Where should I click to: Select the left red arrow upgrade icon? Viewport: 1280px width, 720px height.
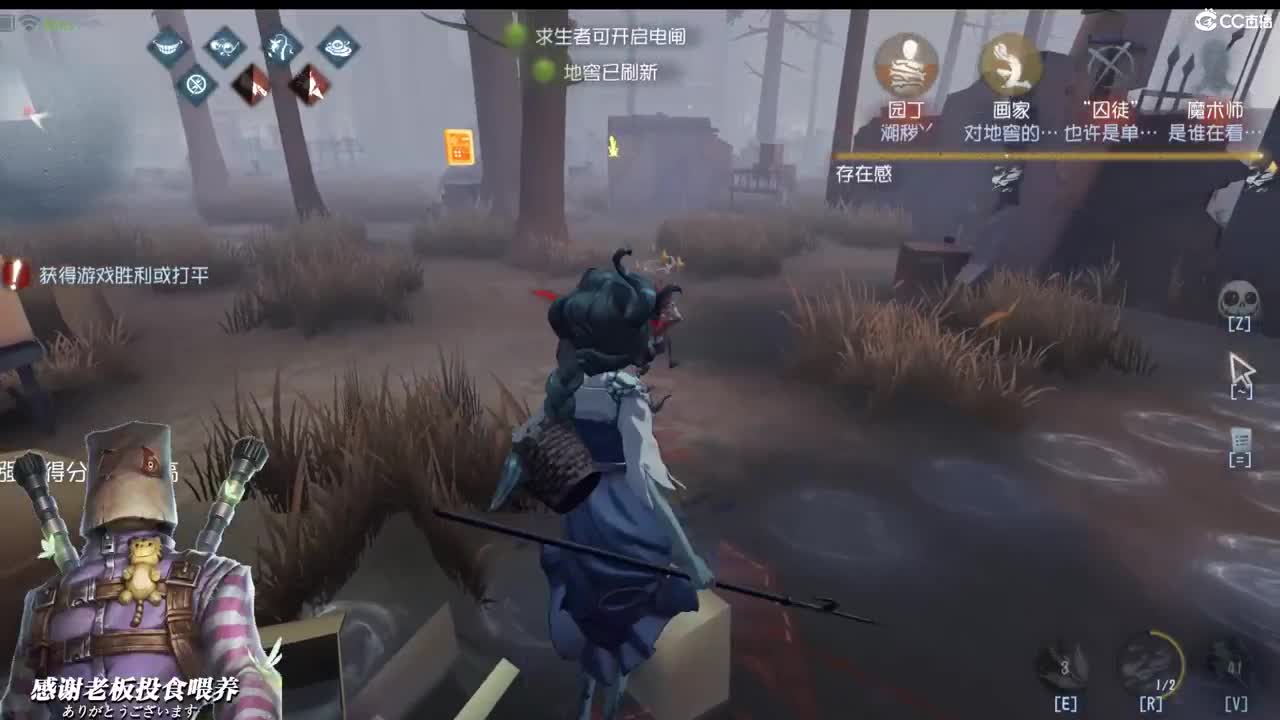[x=249, y=85]
